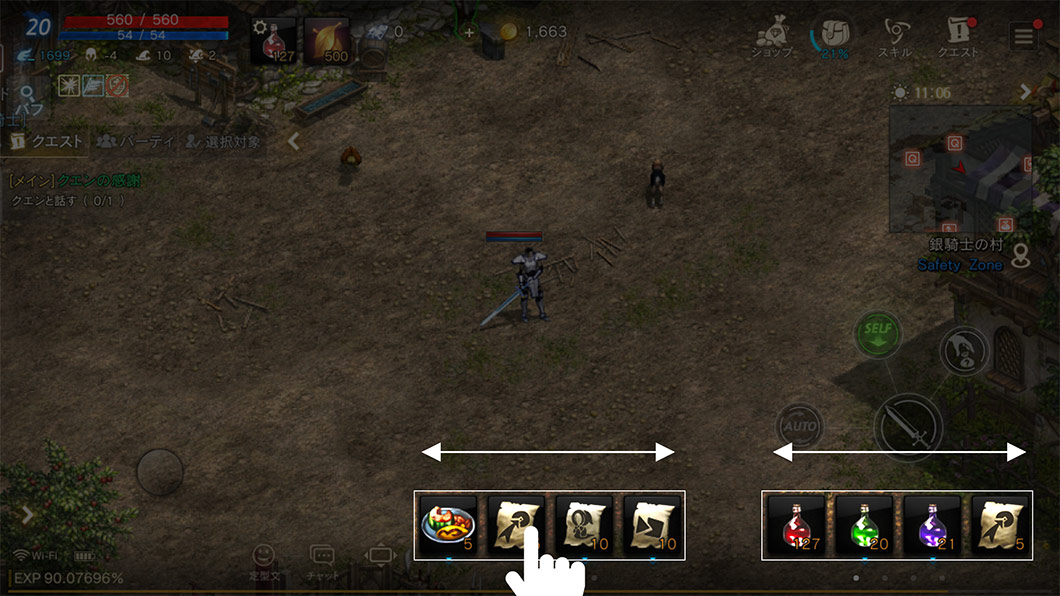Open the クエスト scroll icon with red dot

(x=957, y=38)
